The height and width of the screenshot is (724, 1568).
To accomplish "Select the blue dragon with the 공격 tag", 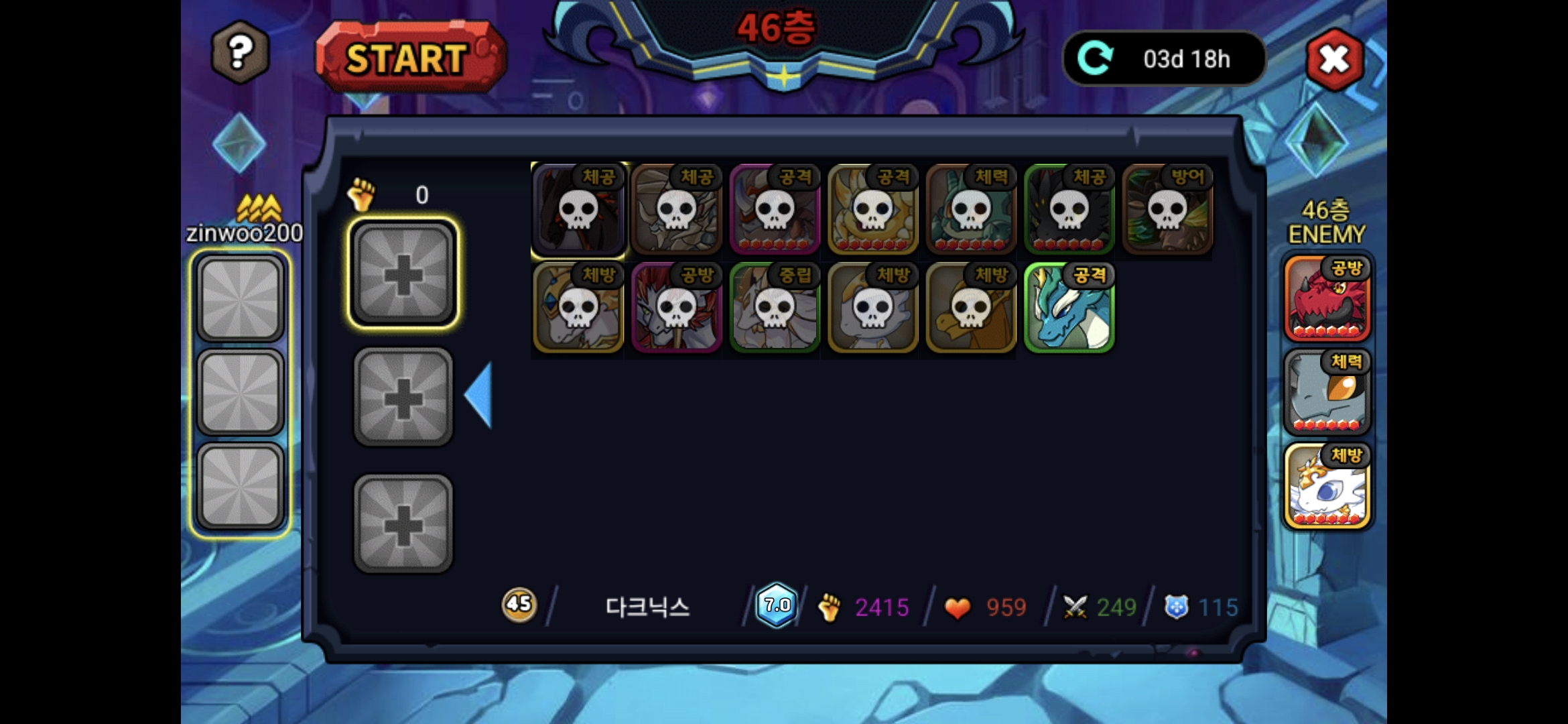I will pos(1069,308).
